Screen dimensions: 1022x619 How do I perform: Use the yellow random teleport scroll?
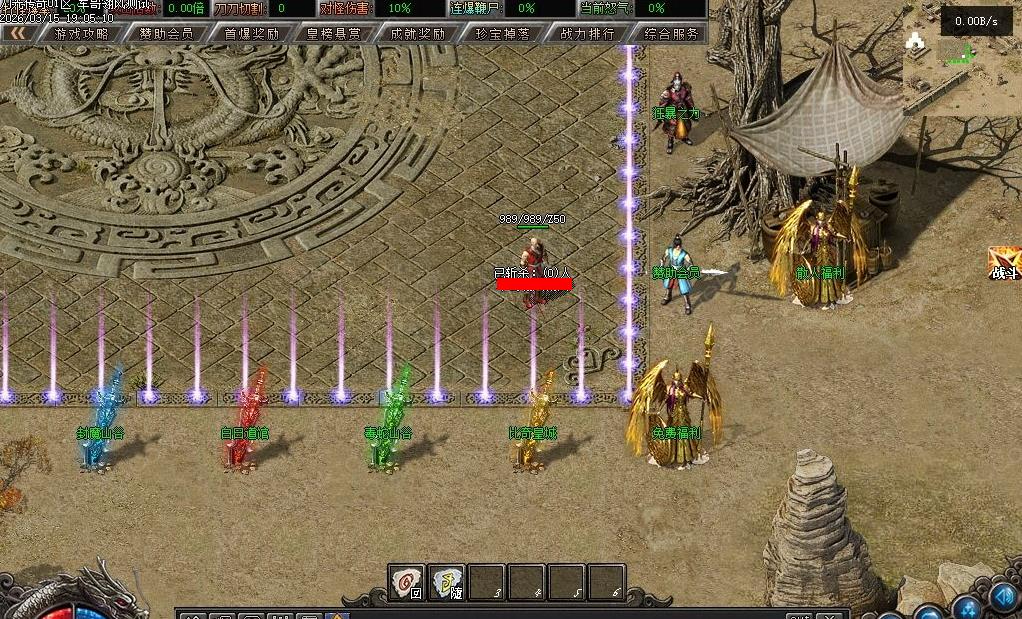tap(447, 582)
